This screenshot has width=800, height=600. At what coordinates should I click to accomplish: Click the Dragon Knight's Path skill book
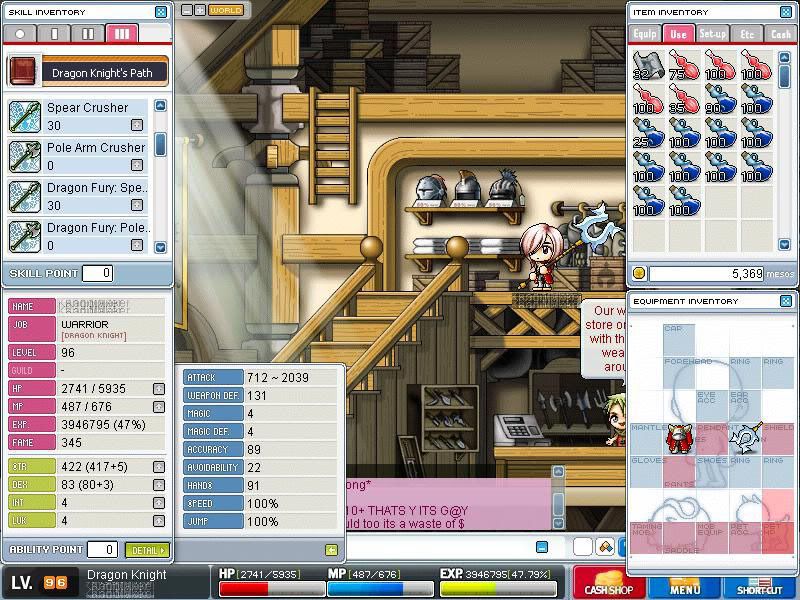click(22, 72)
